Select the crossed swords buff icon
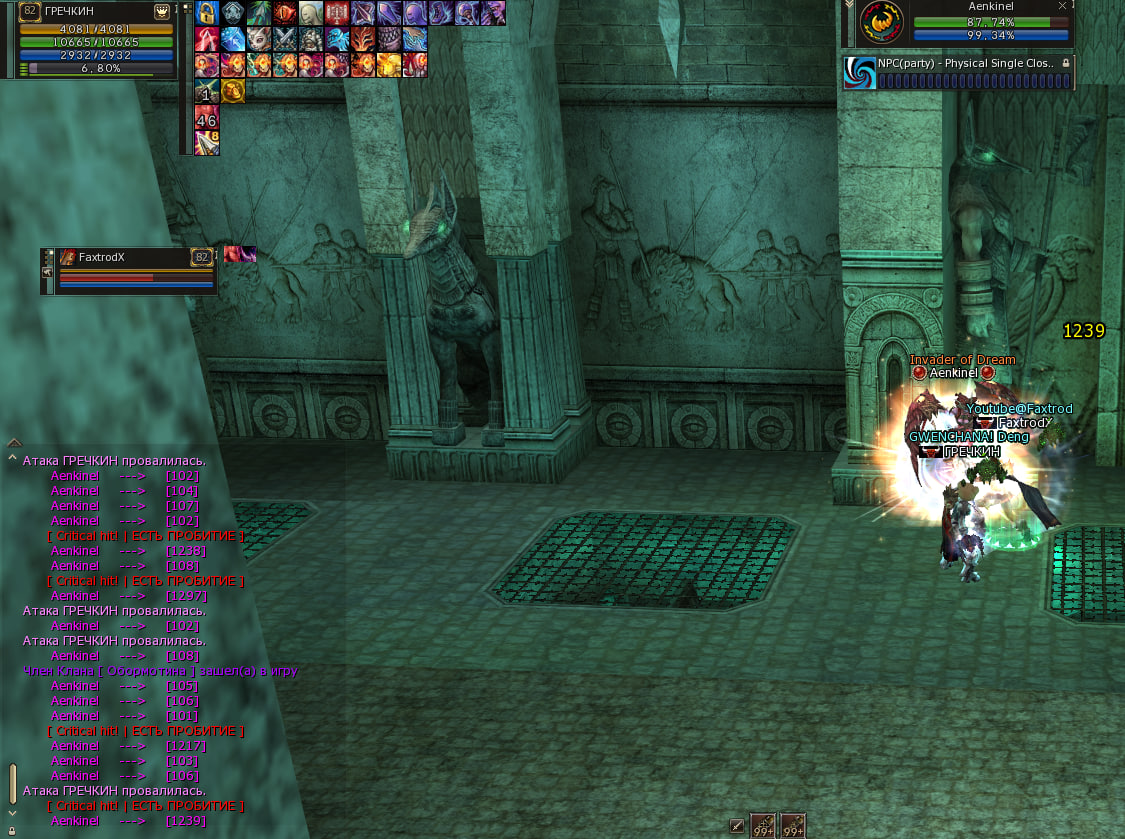Image resolution: width=1125 pixels, height=839 pixels. (285, 39)
